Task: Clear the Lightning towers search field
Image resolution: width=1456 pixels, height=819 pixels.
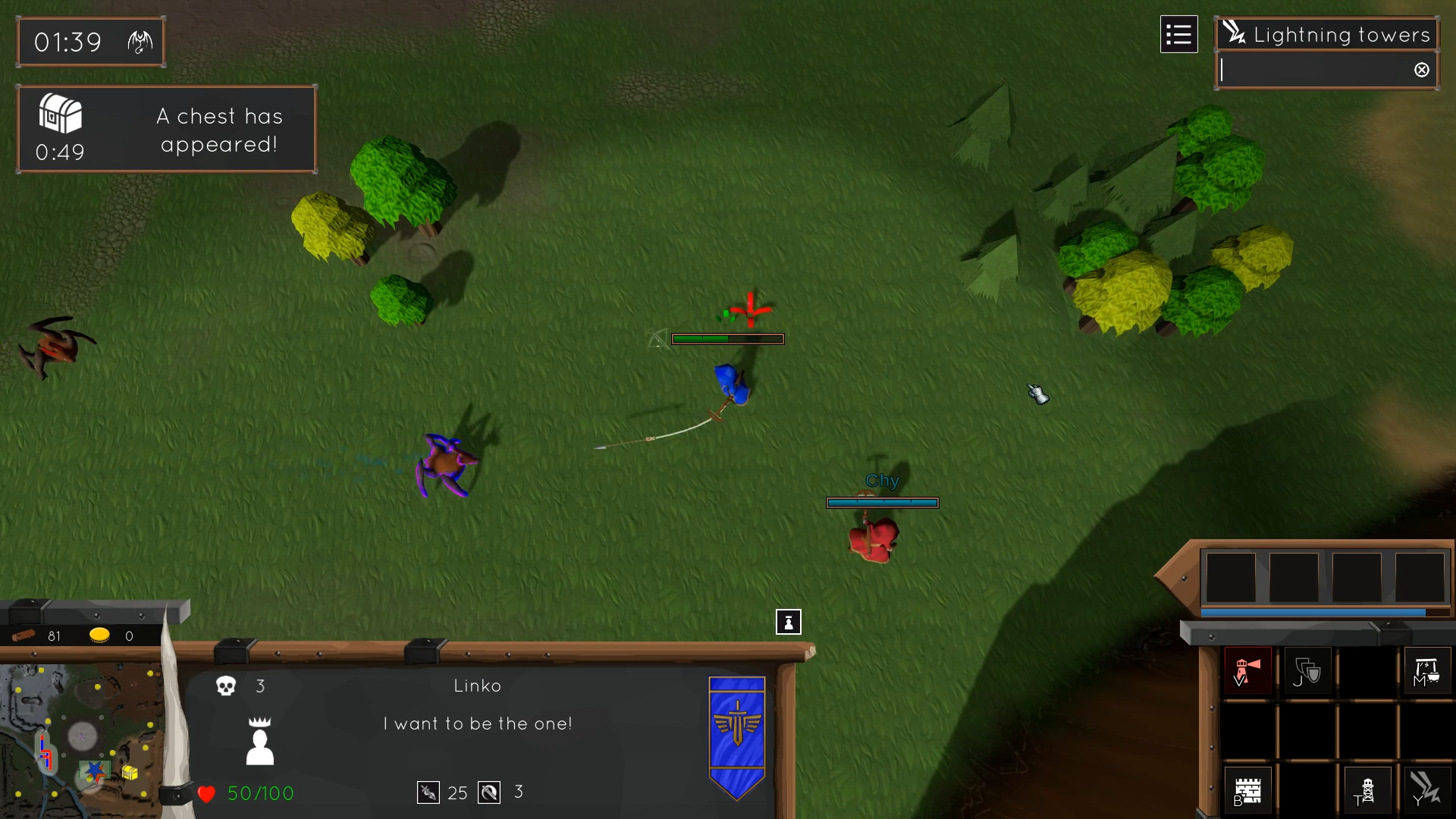Action: [1421, 69]
